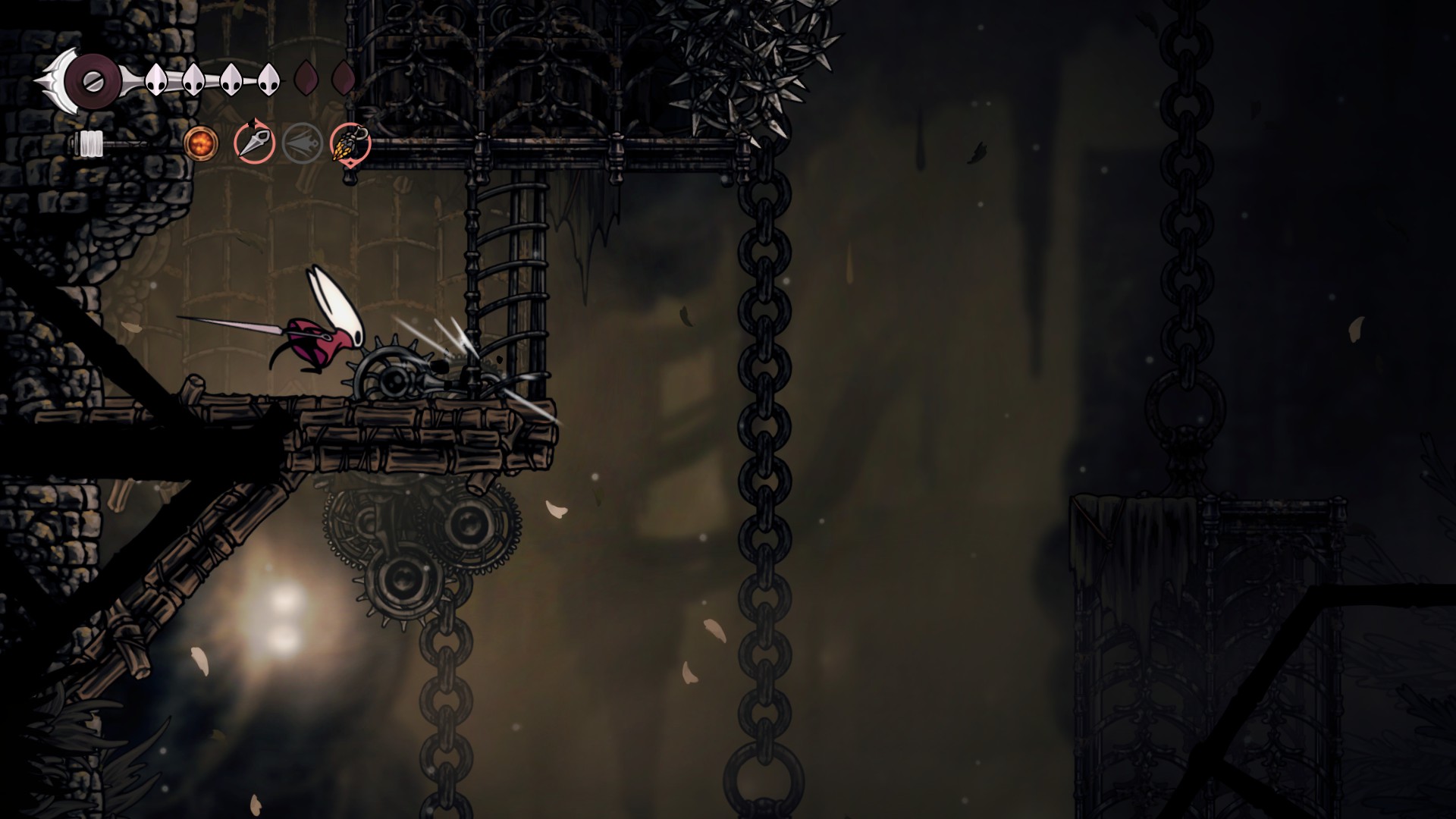Click the dark silk spool circle icon
The width and height of the screenshot is (1456, 819).
(93, 79)
